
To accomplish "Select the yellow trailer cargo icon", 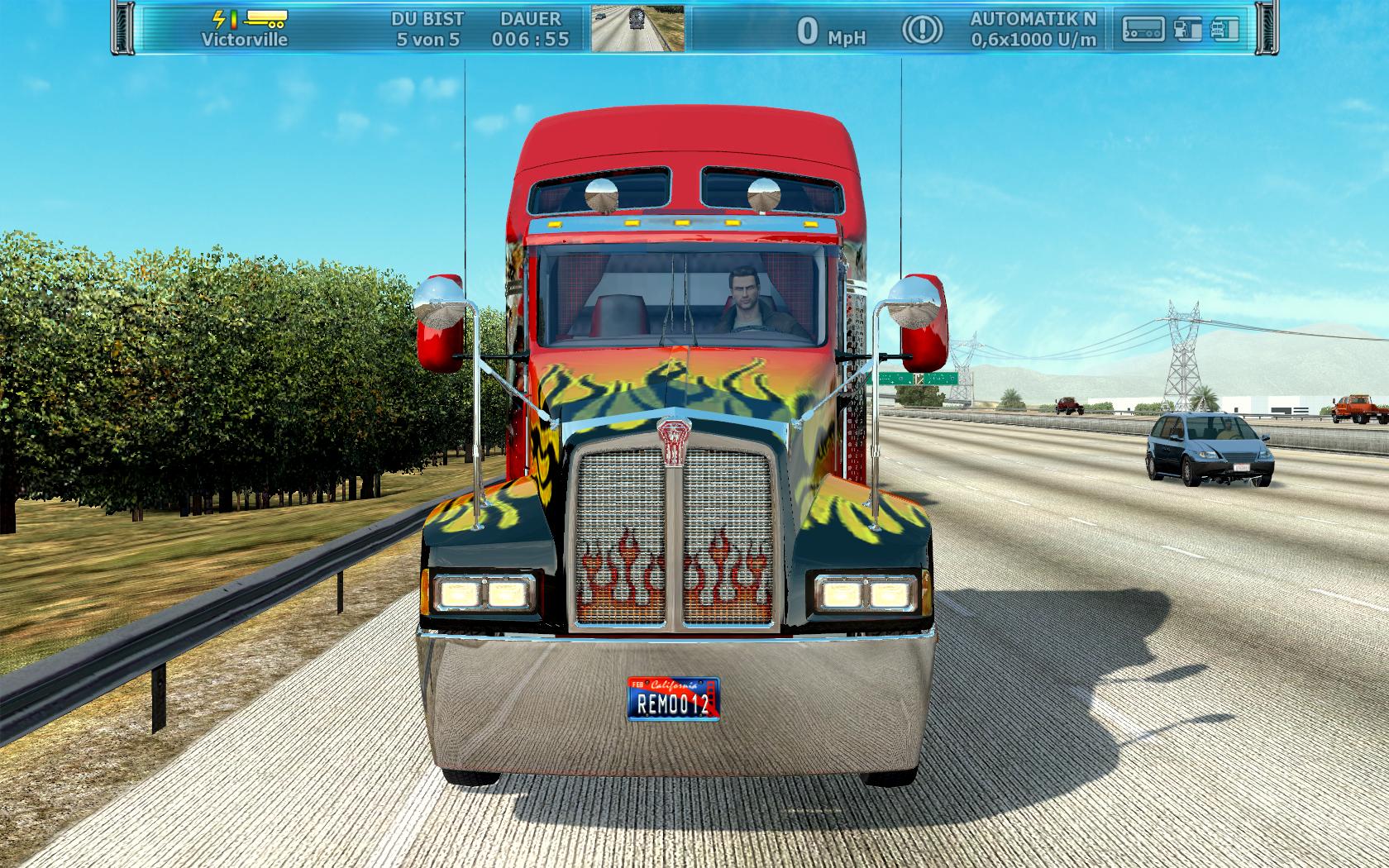I will 265,18.
